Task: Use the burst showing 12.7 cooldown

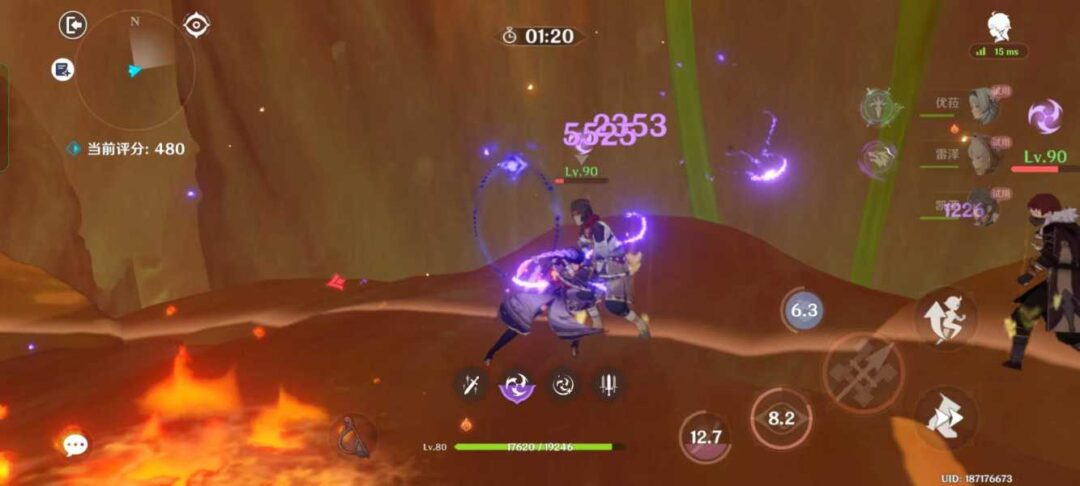Action: tap(706, 437)
